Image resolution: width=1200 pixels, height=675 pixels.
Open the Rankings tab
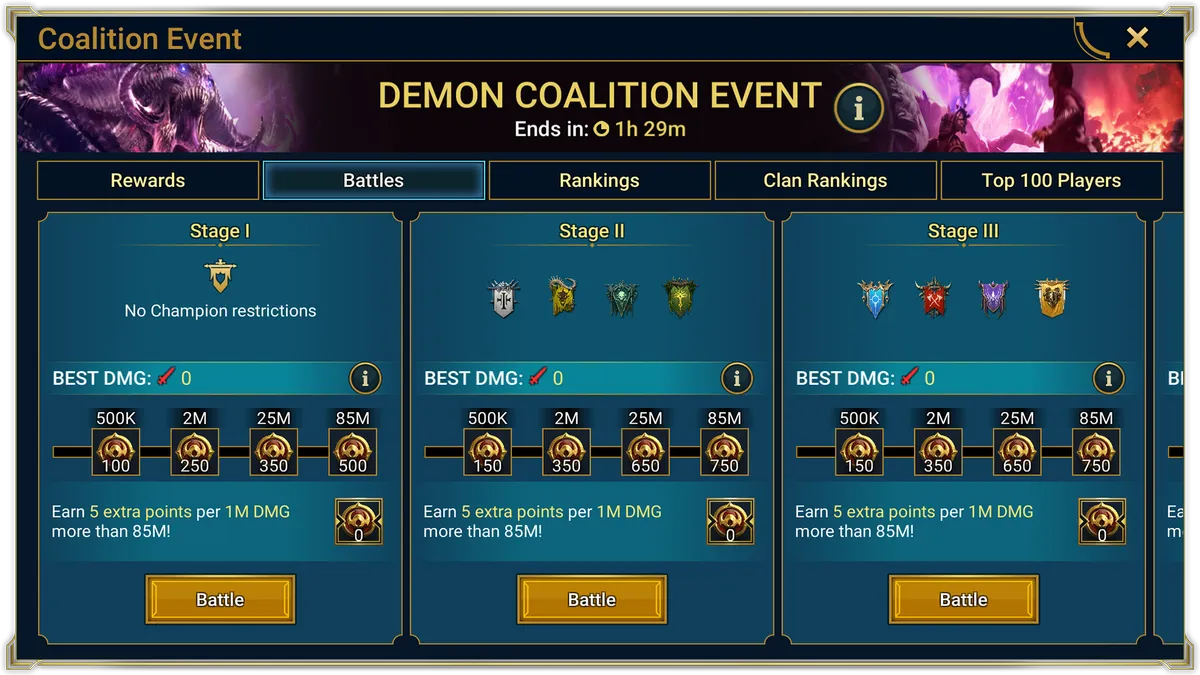pyautogui.click(x=599, y=181)
